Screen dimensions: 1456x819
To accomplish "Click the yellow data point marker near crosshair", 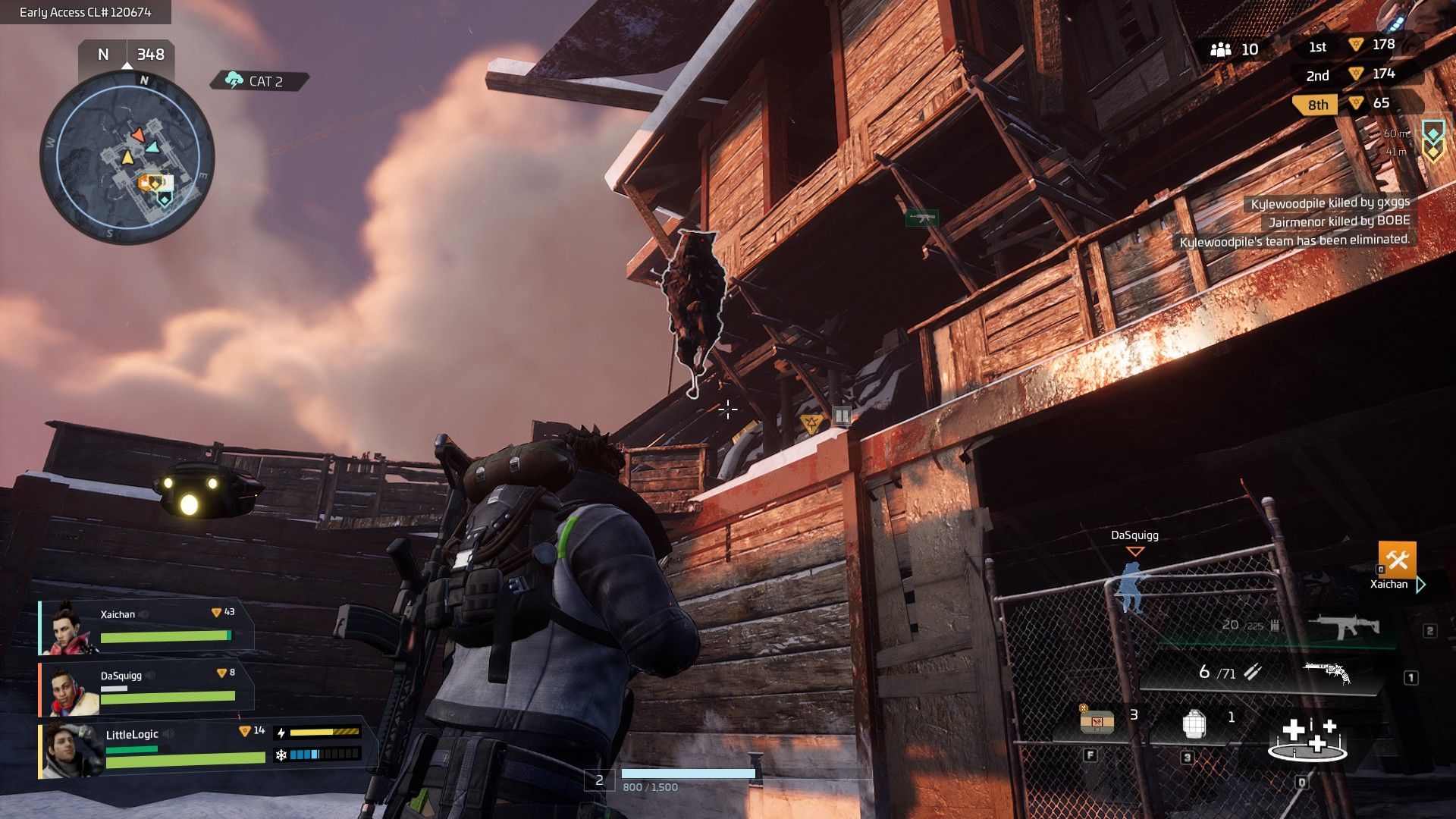I will (x=811, y=422).
